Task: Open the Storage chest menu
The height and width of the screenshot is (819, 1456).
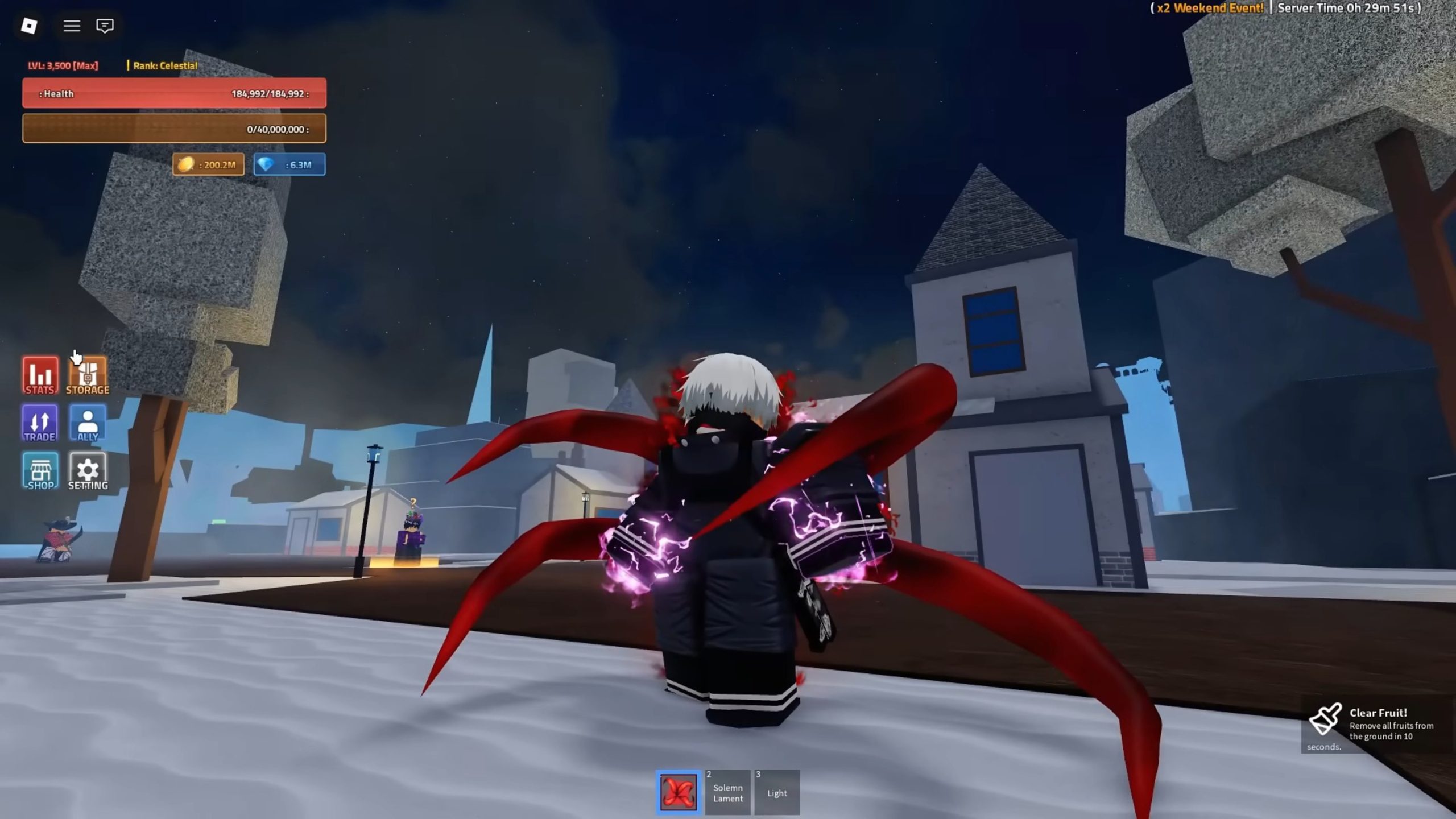Action: pyautogui.click(x=88, y=375)
